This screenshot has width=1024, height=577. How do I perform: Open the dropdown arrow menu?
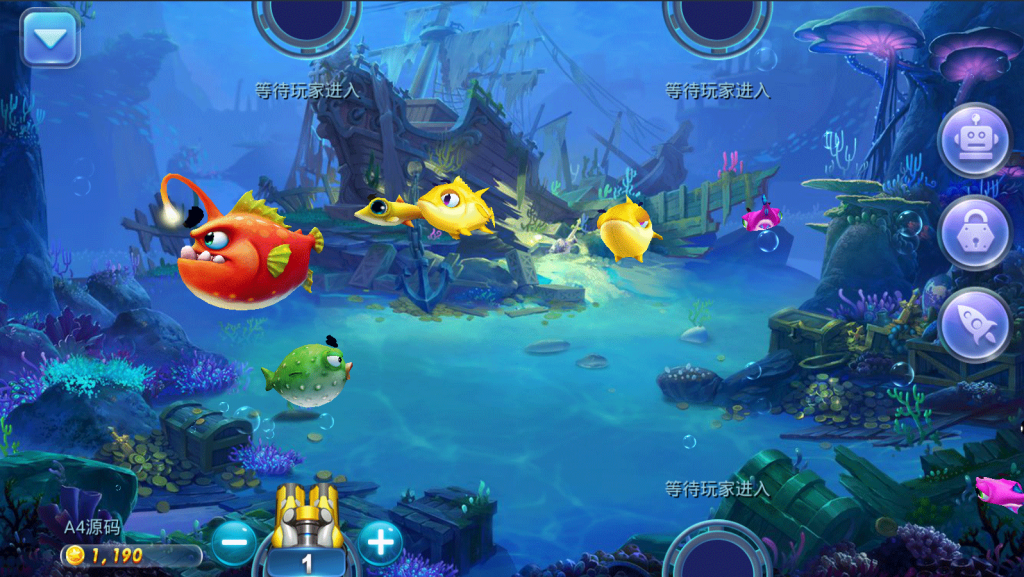click(49, 39)
